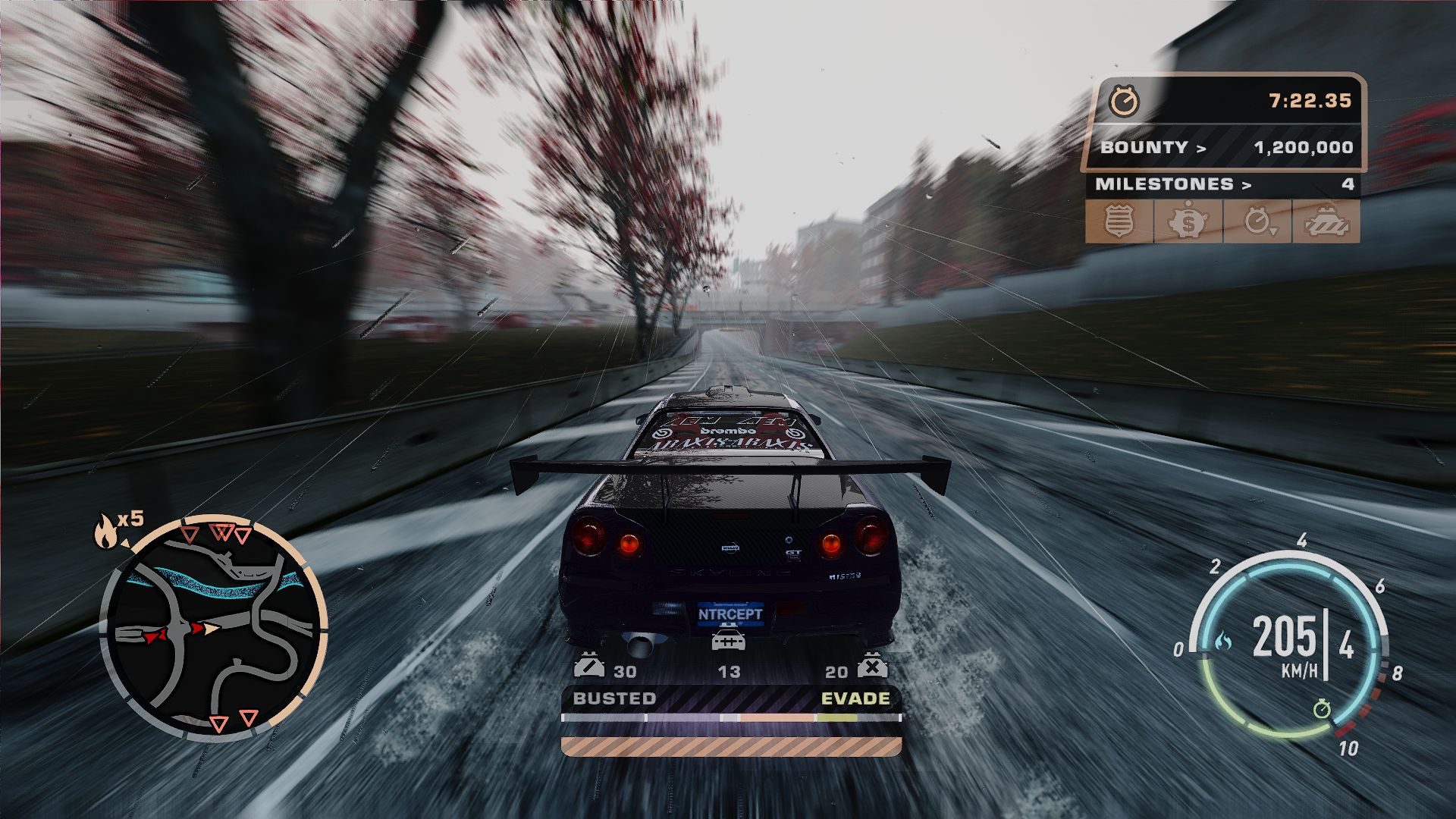The width and height of the screenshot is (1456, 819).
Task: Click the damaged police cars icon
Action: click(x=588, y=667)
